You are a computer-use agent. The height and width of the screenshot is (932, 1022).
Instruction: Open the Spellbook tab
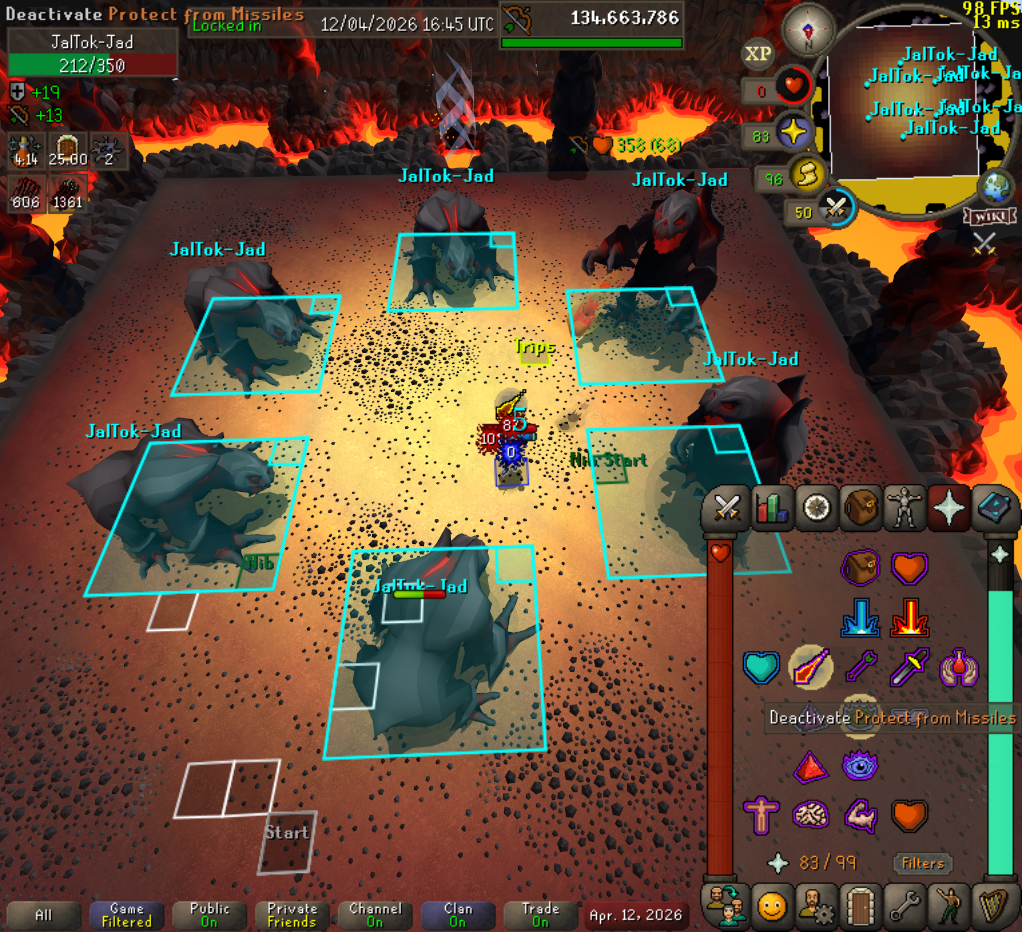coord(993,508)
